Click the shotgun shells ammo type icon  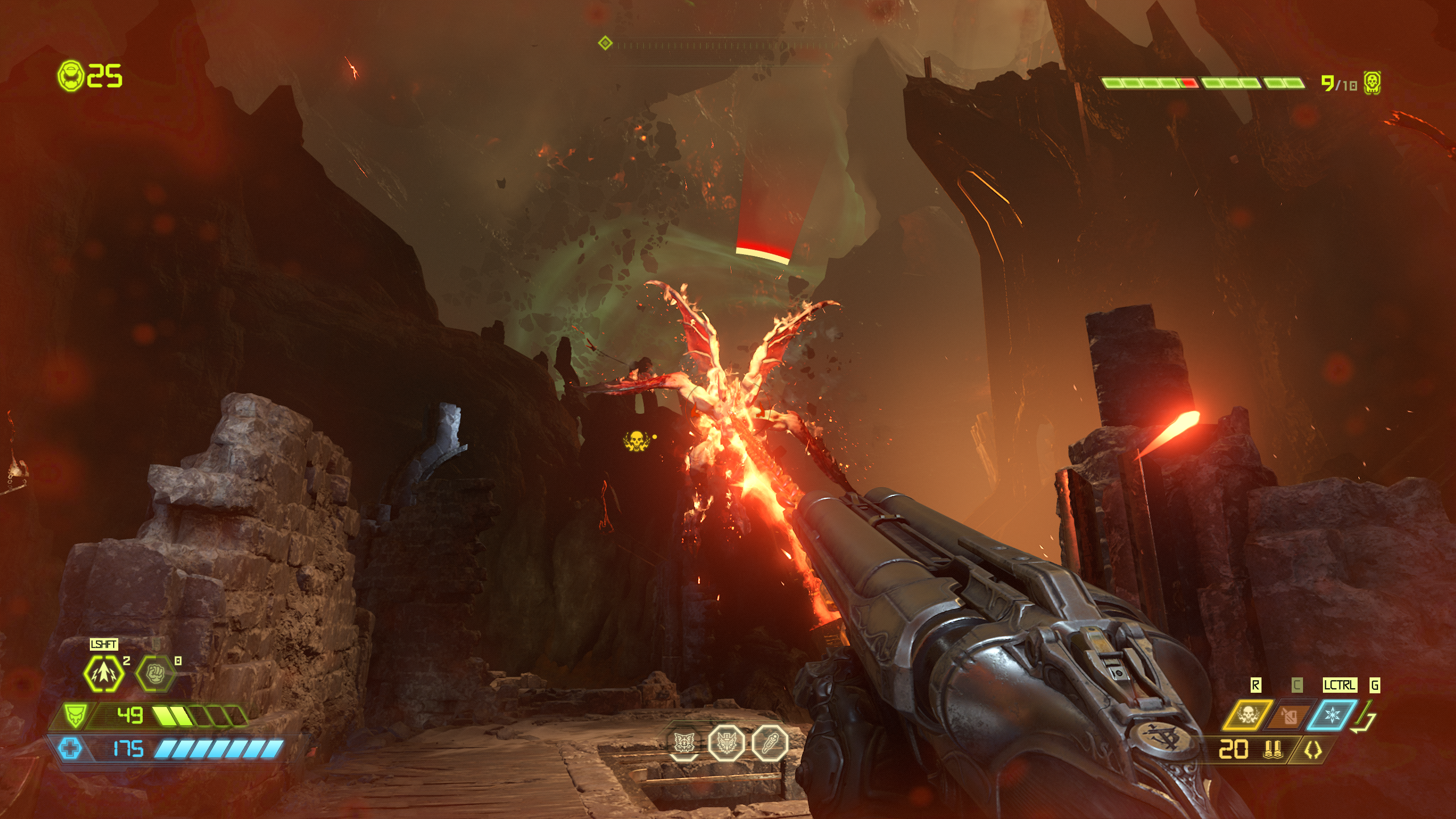point(1272,750)
